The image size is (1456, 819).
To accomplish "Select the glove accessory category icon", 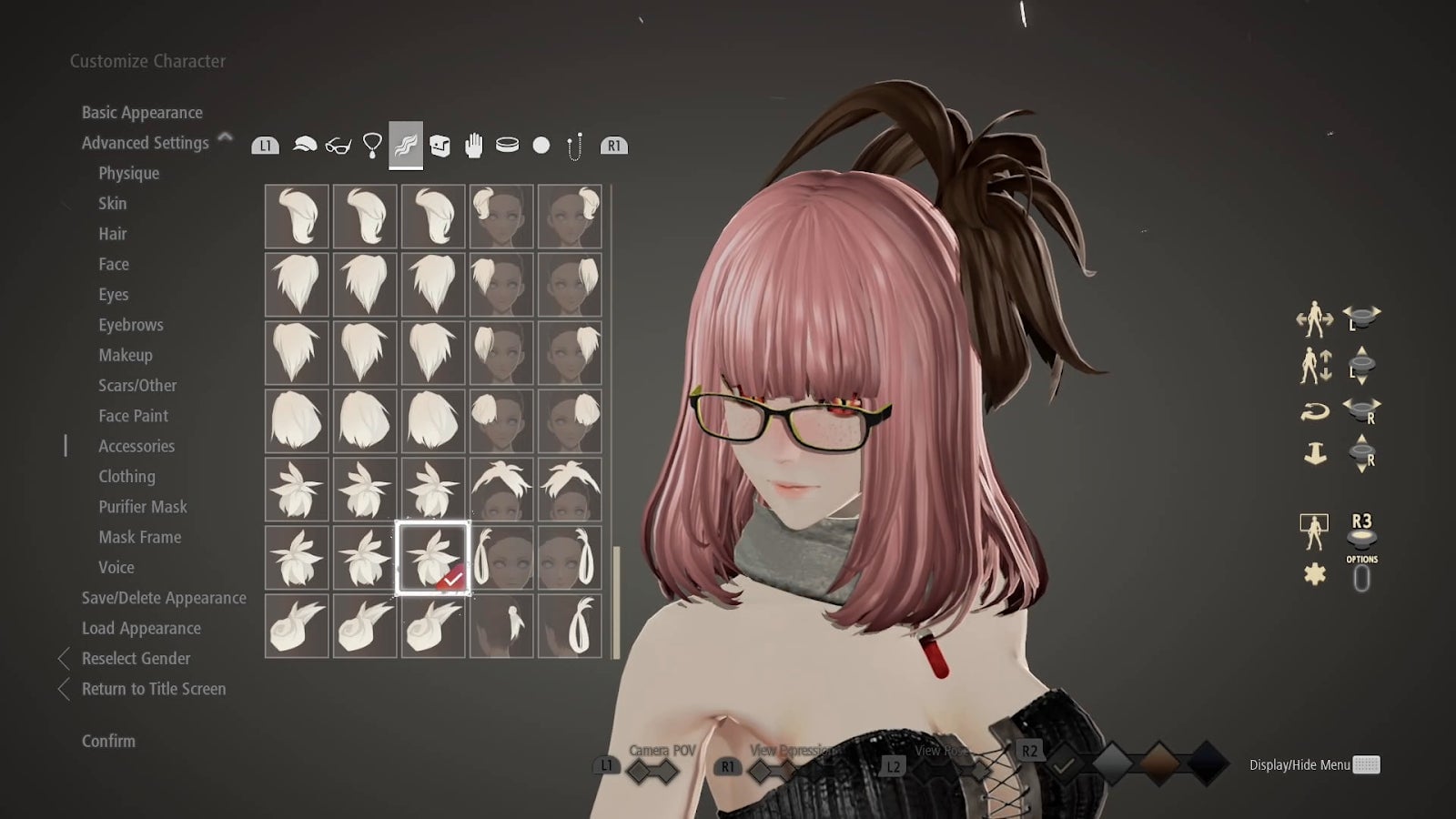I will click(x=474, y=143).
